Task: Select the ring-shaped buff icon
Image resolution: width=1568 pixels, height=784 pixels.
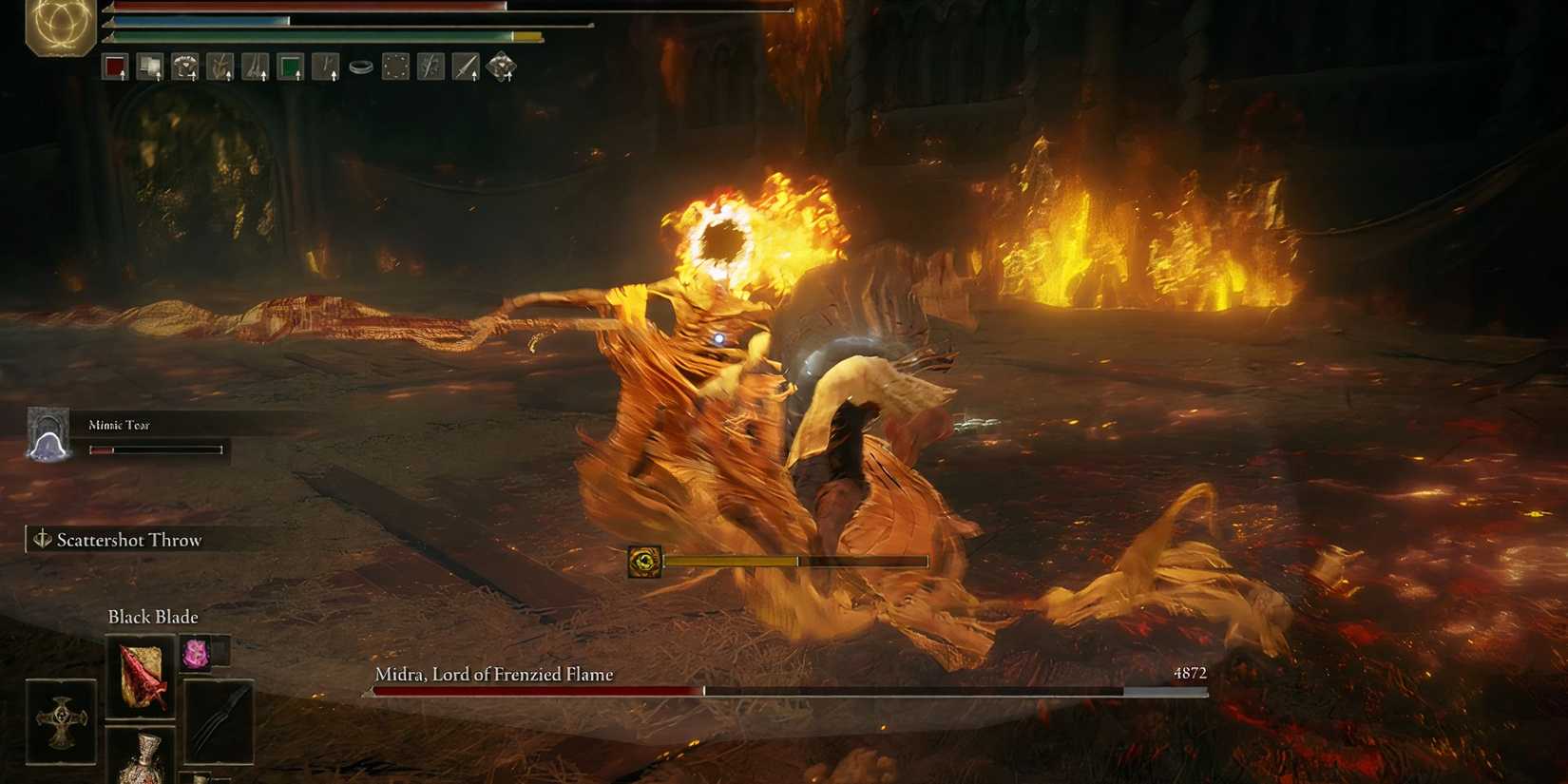Action: tap(360, 67)
